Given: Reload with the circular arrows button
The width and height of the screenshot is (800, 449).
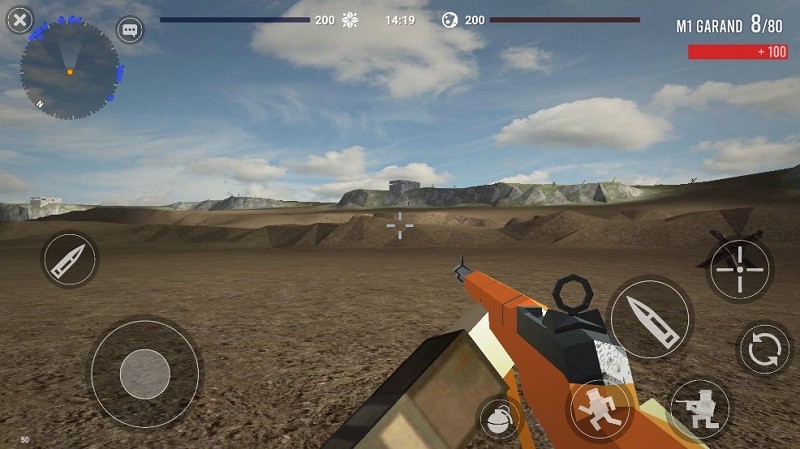Looking at the screenshot, I should [765, 349].
